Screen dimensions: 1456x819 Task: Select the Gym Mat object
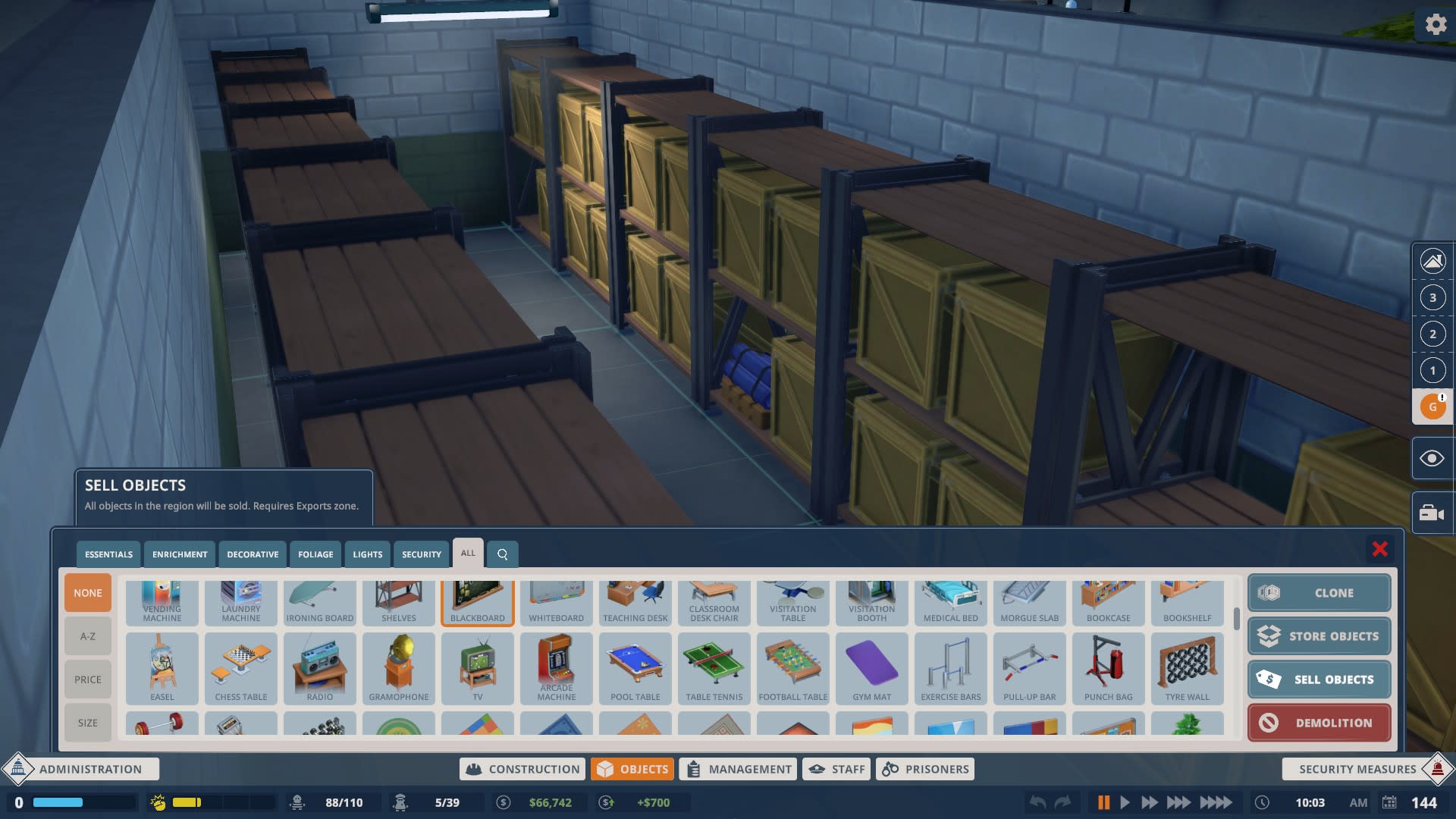871,667
